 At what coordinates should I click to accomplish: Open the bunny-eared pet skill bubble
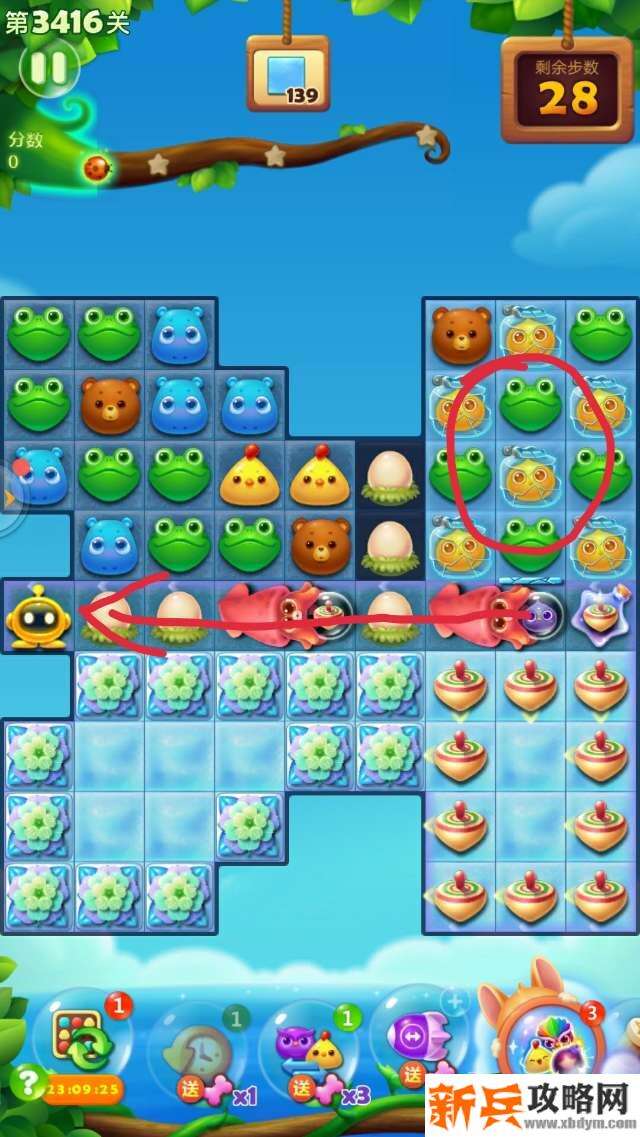click(x=548, y=1040)
